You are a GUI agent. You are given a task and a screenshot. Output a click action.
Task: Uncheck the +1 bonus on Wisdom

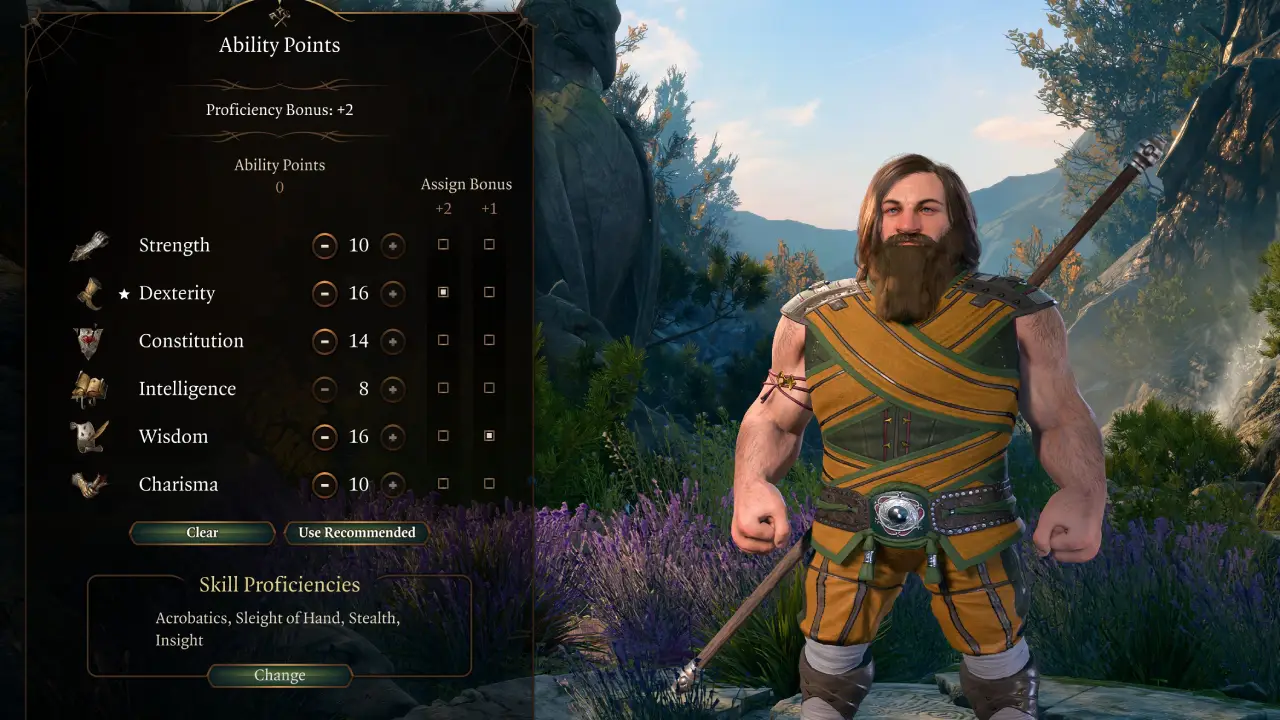click(489, 436)
